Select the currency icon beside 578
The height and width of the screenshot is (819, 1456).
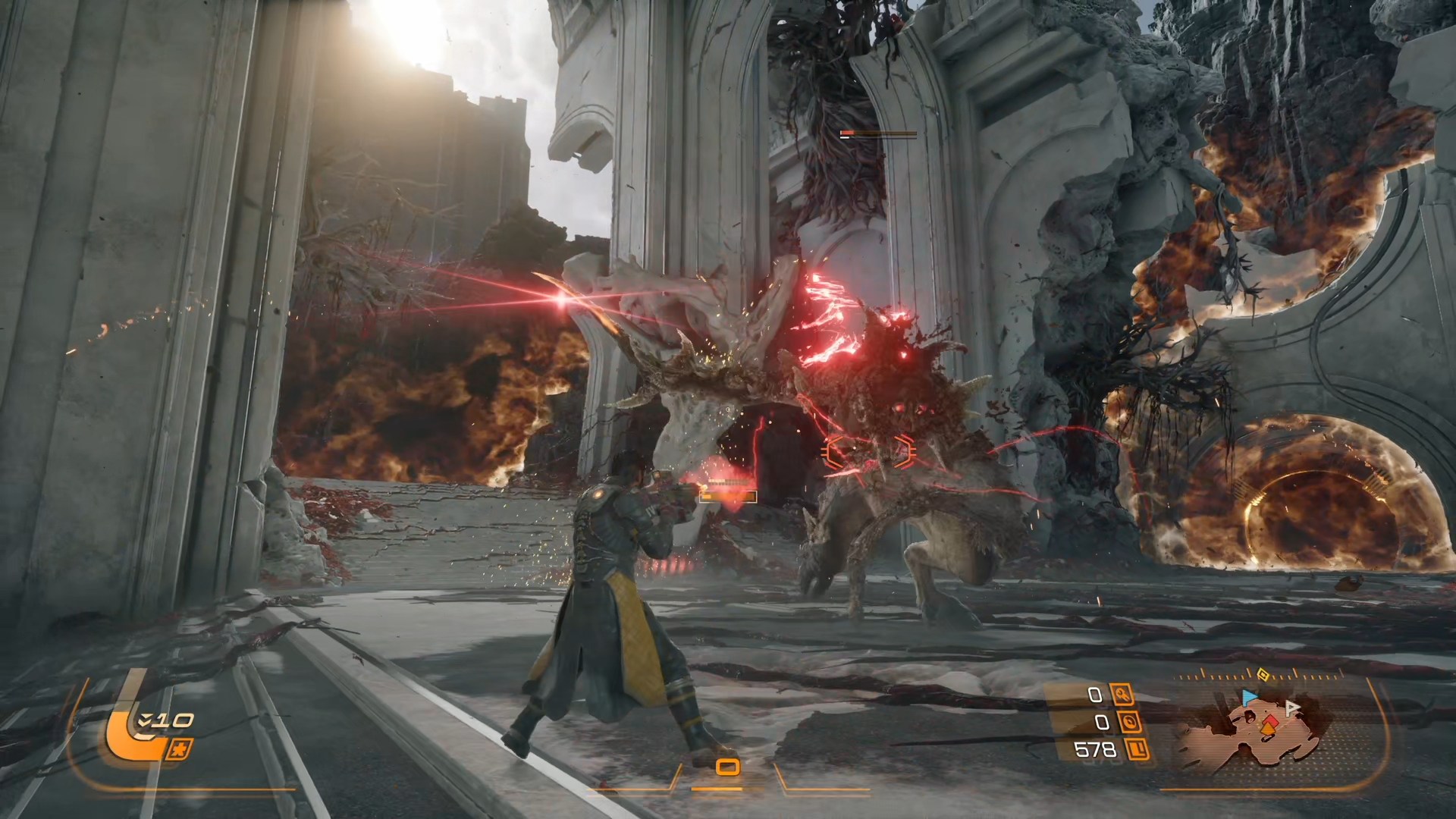pyautogui.click(x=1137, y=750)
